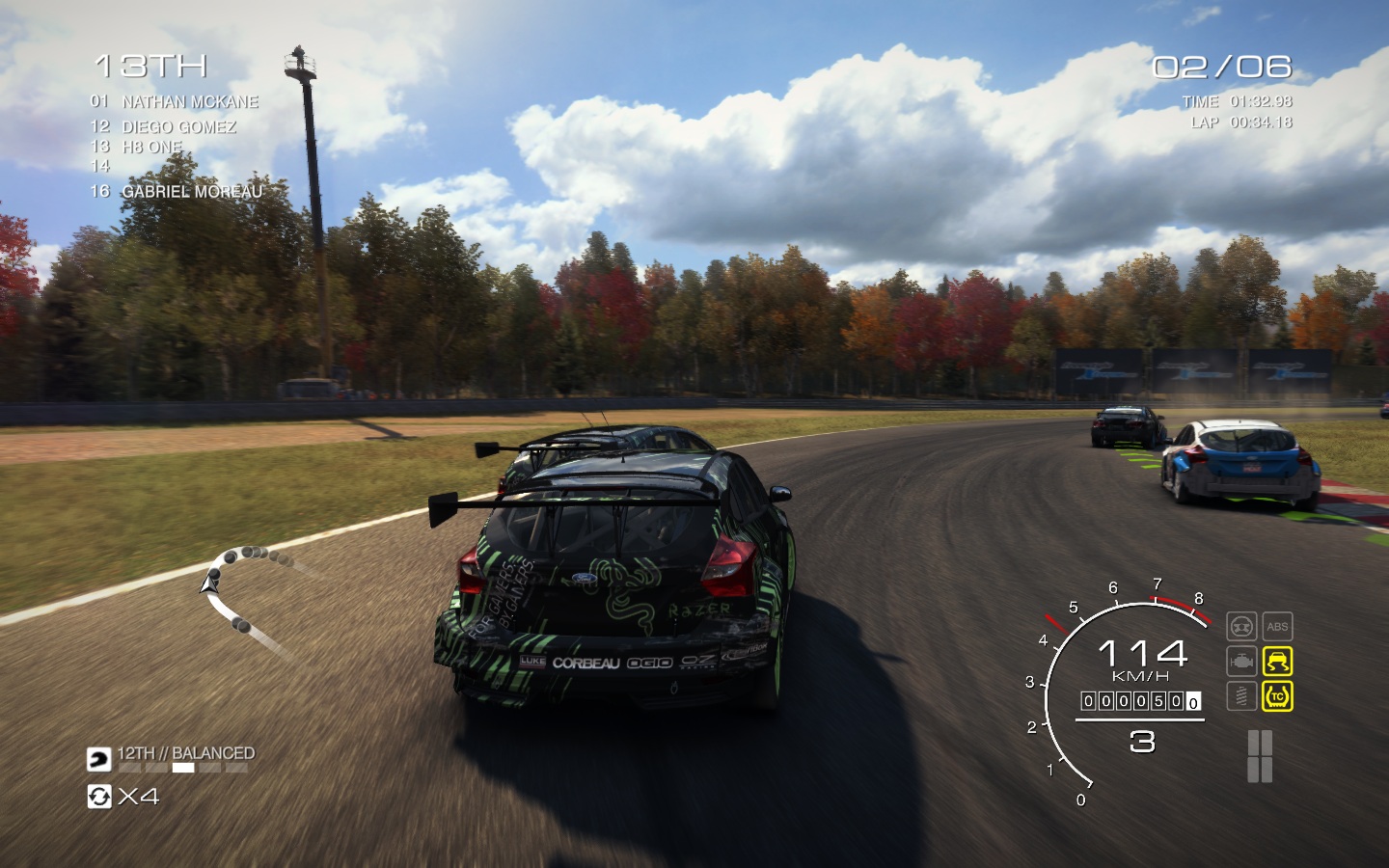Click the ABS indicator icon
The height and width of the screenshot is (868, 1389).
tap(1277, 627)
